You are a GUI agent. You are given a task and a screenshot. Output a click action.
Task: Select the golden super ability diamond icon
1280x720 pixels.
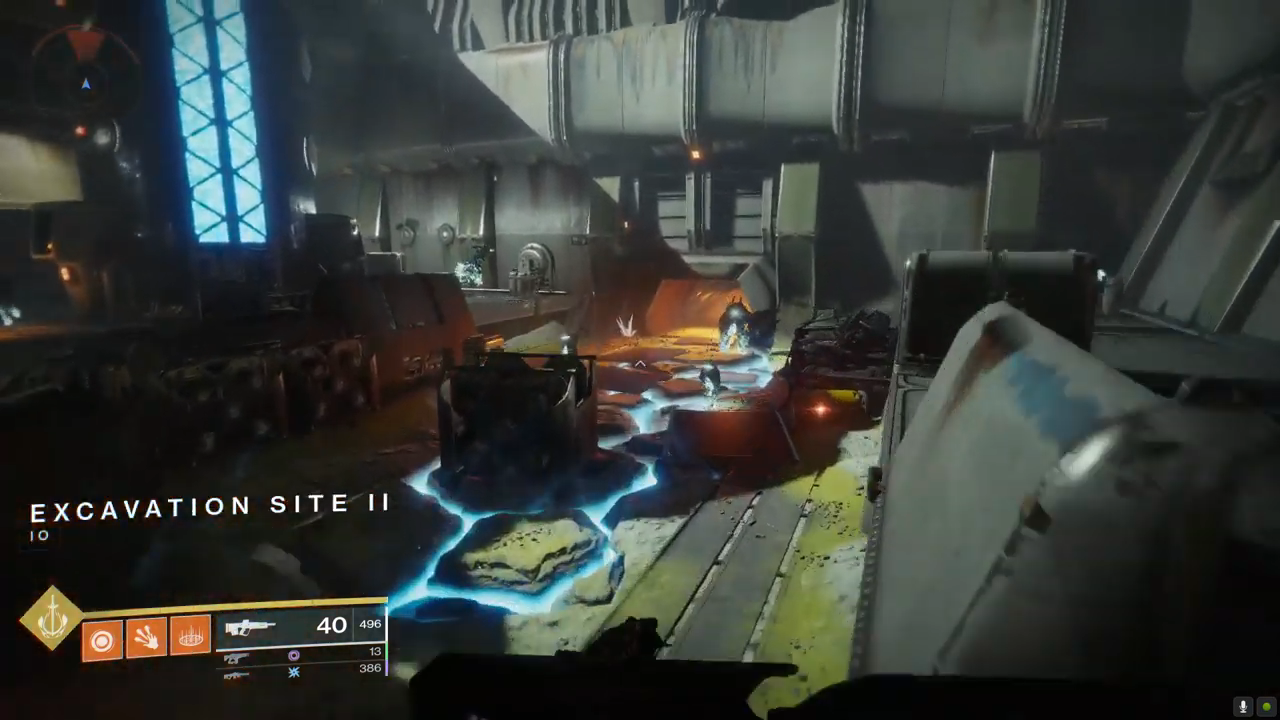[x=52, y=620]
